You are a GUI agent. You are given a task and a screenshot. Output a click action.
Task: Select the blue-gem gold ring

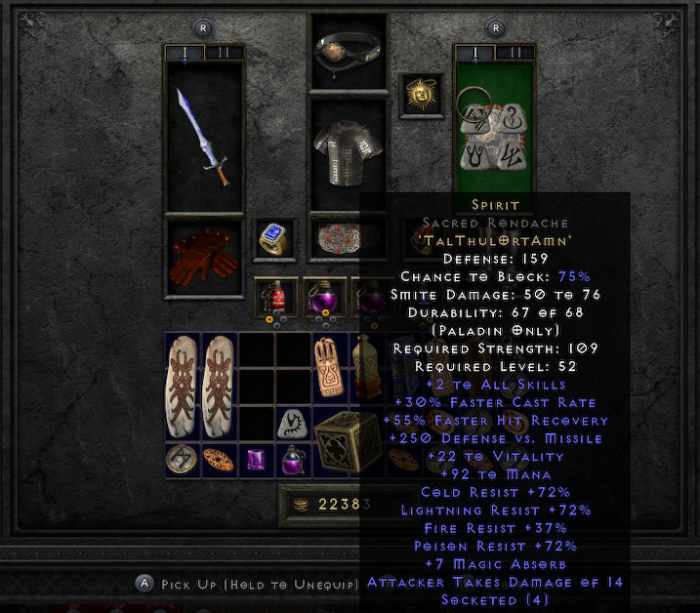click(274, 238)
